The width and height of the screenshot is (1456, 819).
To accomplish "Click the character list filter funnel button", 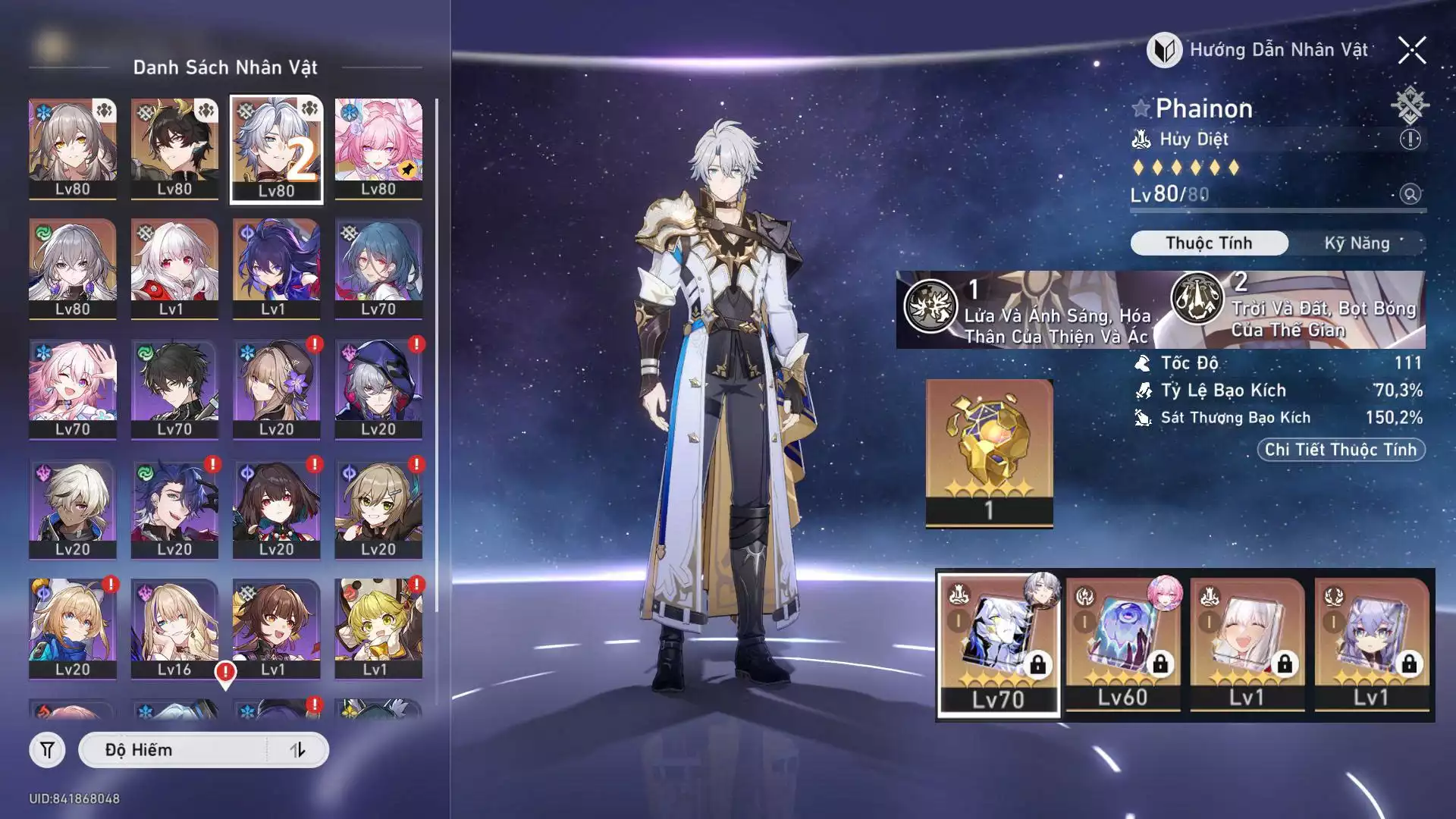I will tap(47, 750).
